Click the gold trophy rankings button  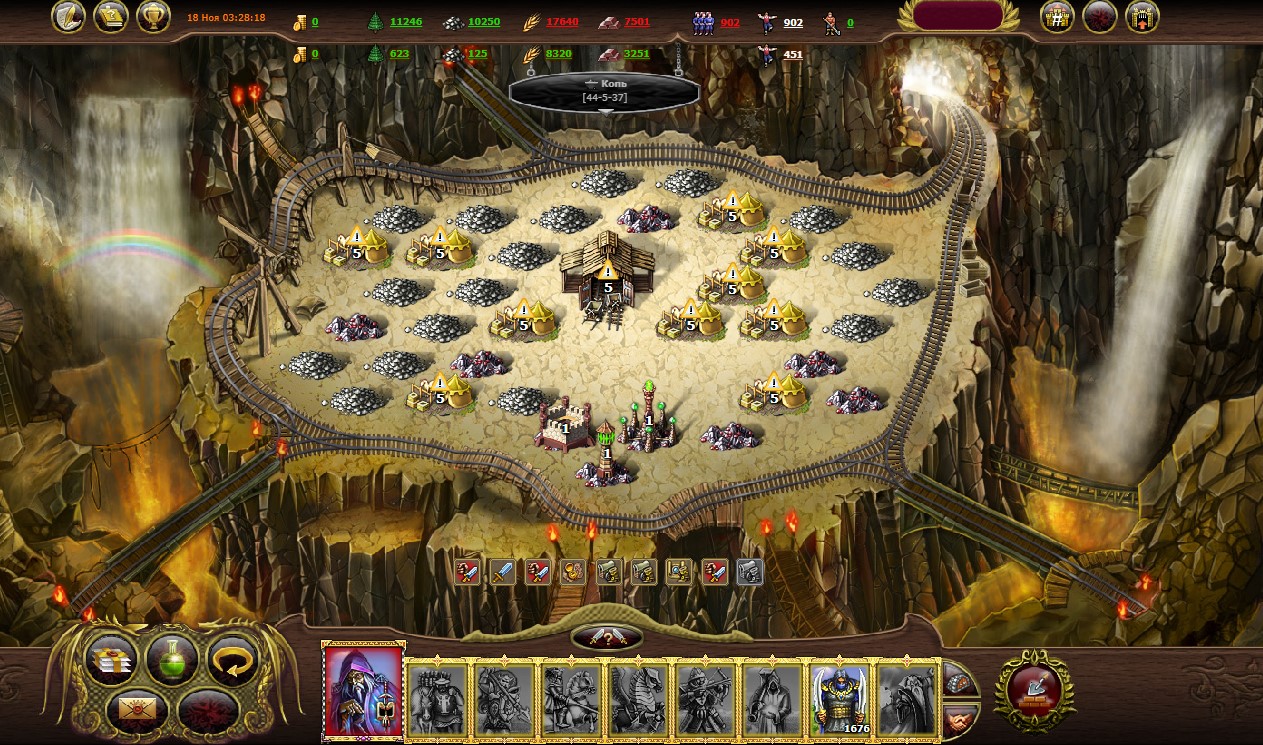click(x=153, y=17)
